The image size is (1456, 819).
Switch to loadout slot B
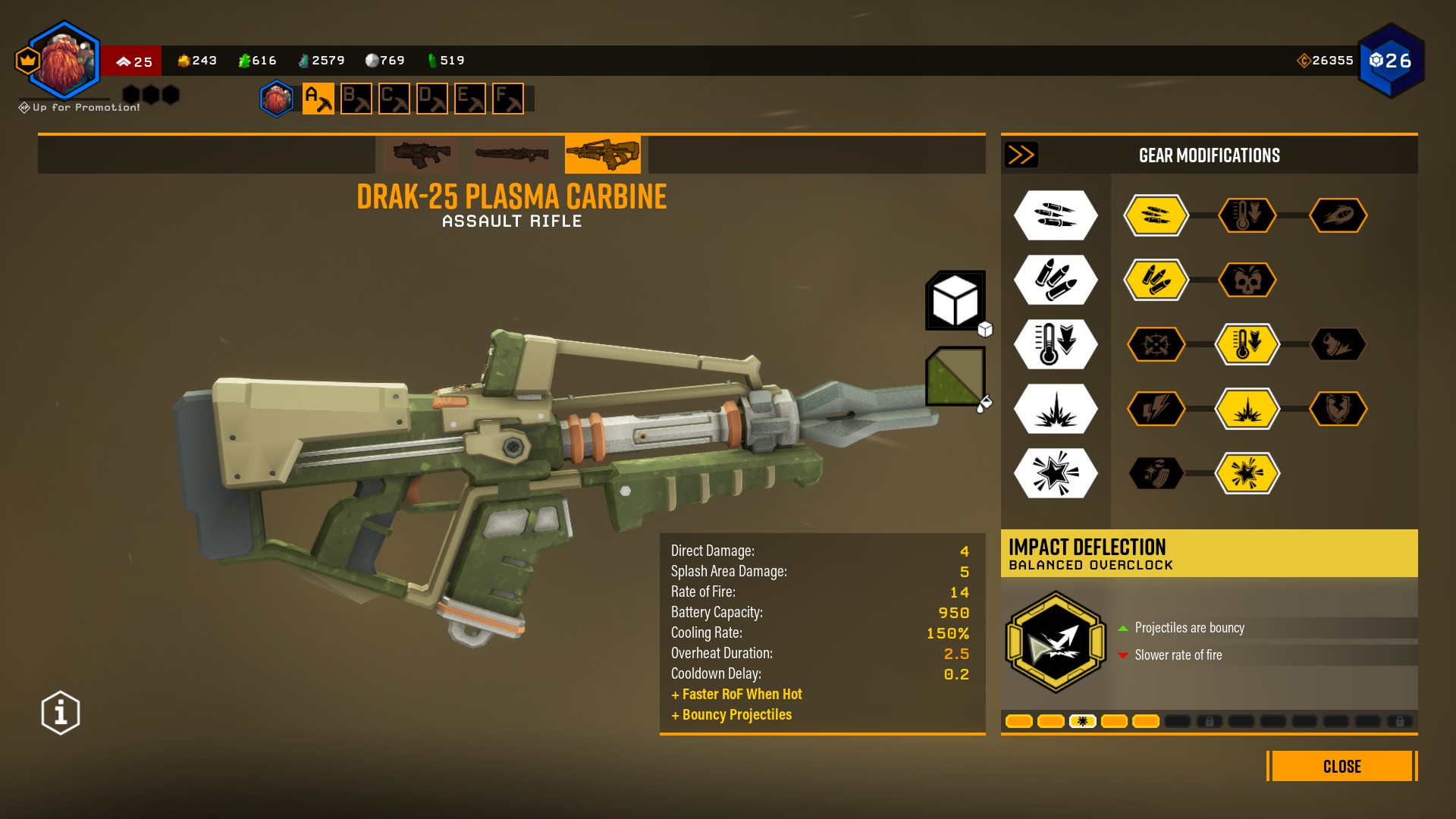tap(356, 99)
